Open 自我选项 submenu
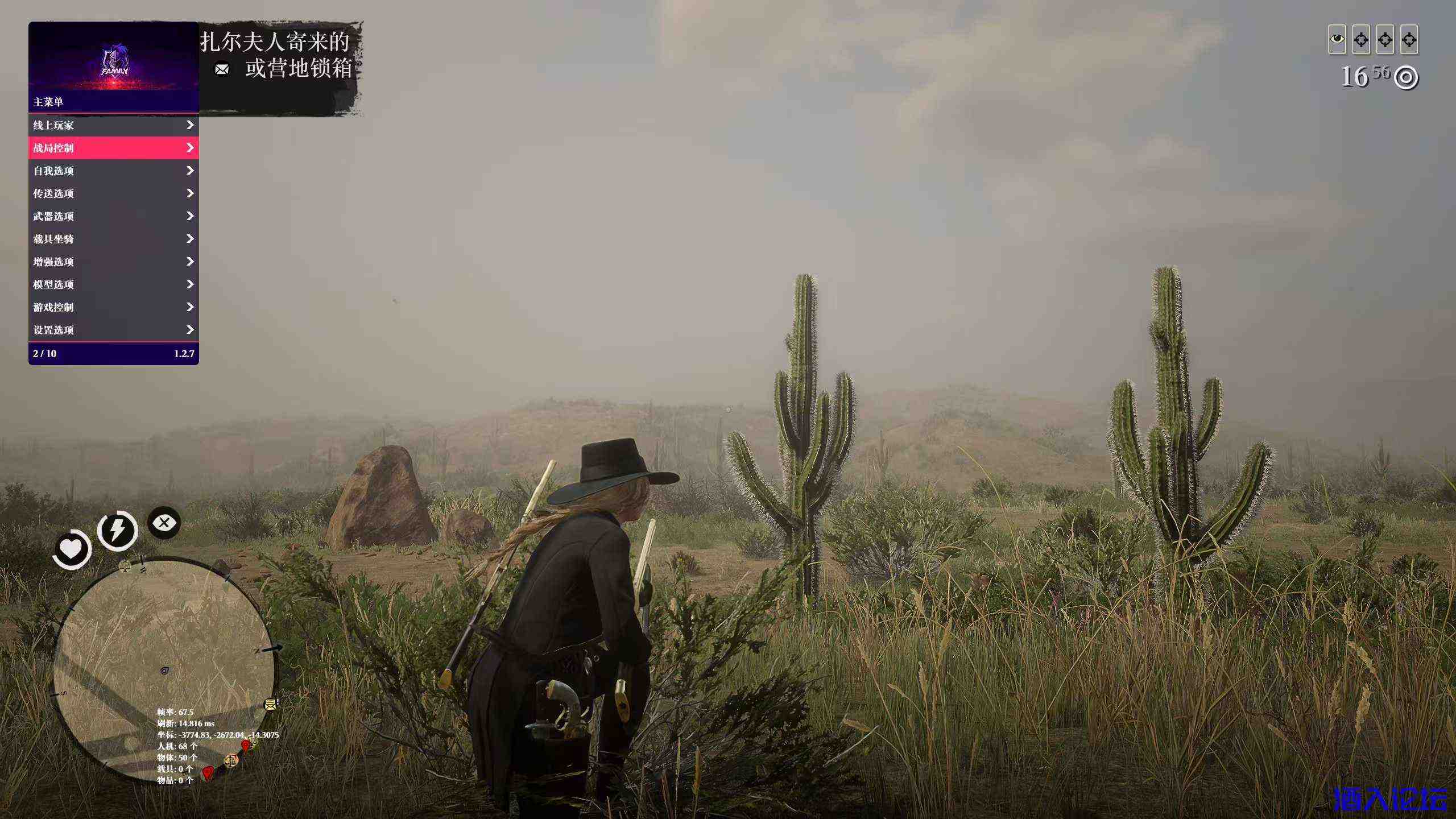 click(113, 171)
